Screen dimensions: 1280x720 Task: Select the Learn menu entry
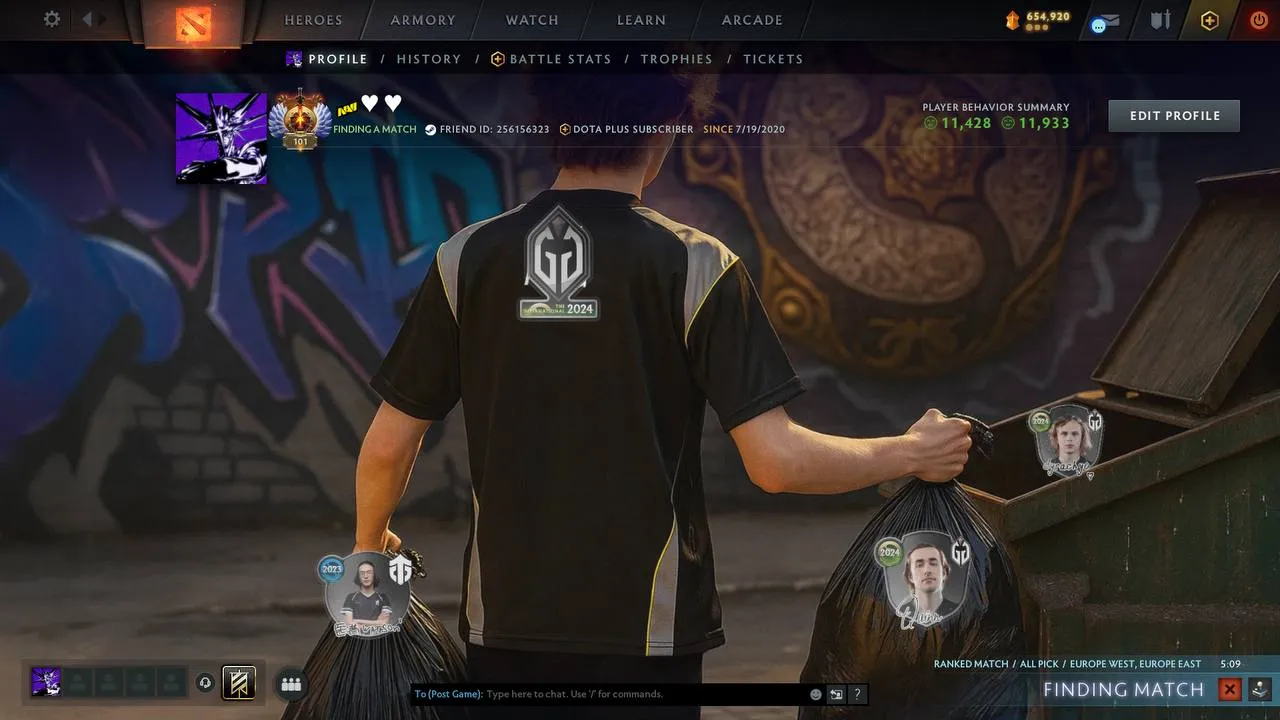[641, 20]
